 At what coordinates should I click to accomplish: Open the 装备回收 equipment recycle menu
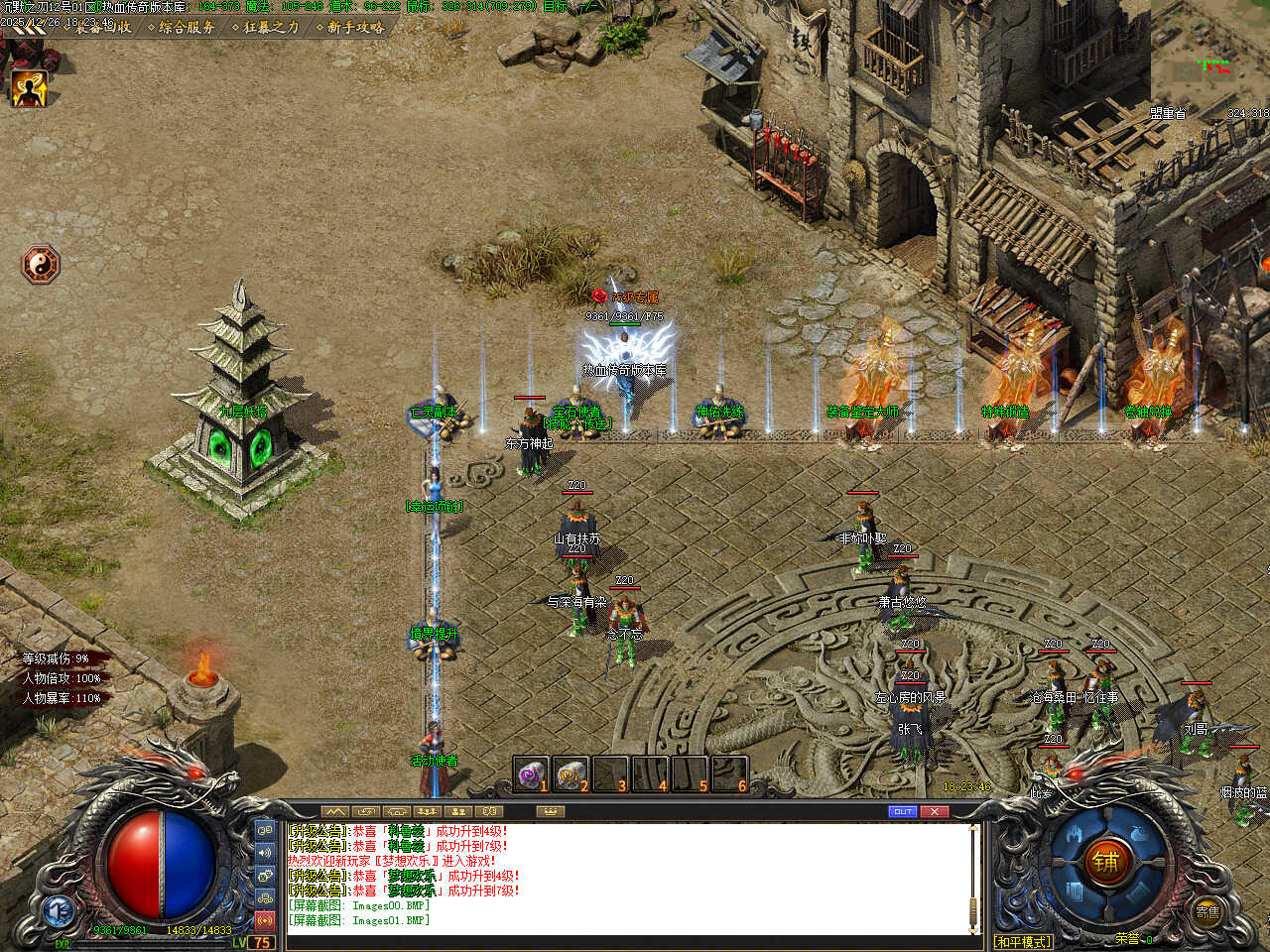[x=104, y=28]
